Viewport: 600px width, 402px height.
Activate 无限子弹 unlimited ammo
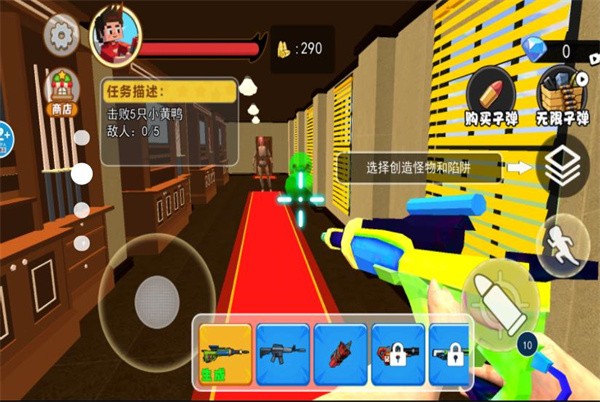[562, 97]
